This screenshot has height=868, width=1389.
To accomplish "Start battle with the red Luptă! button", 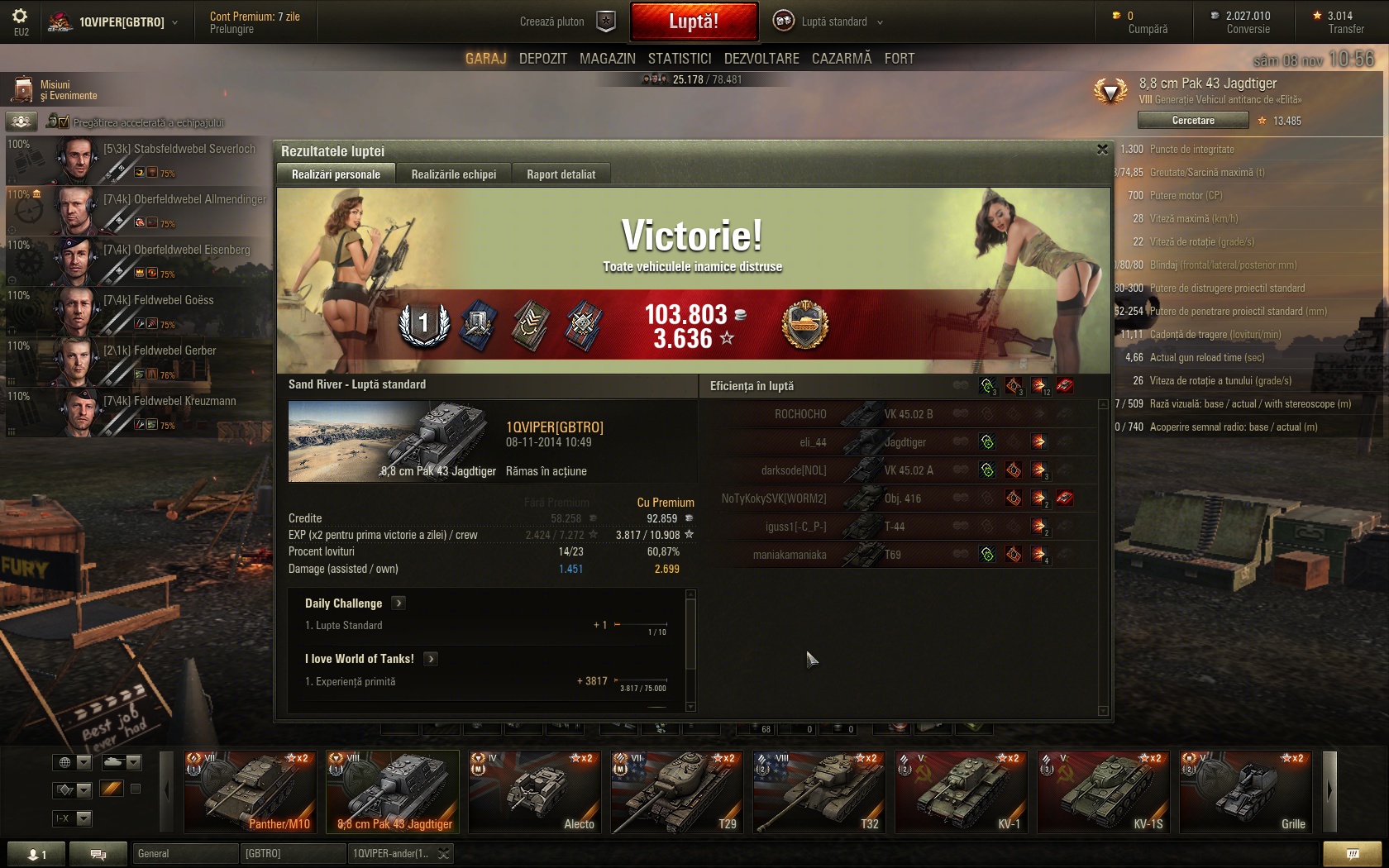I will click(694, 21).
